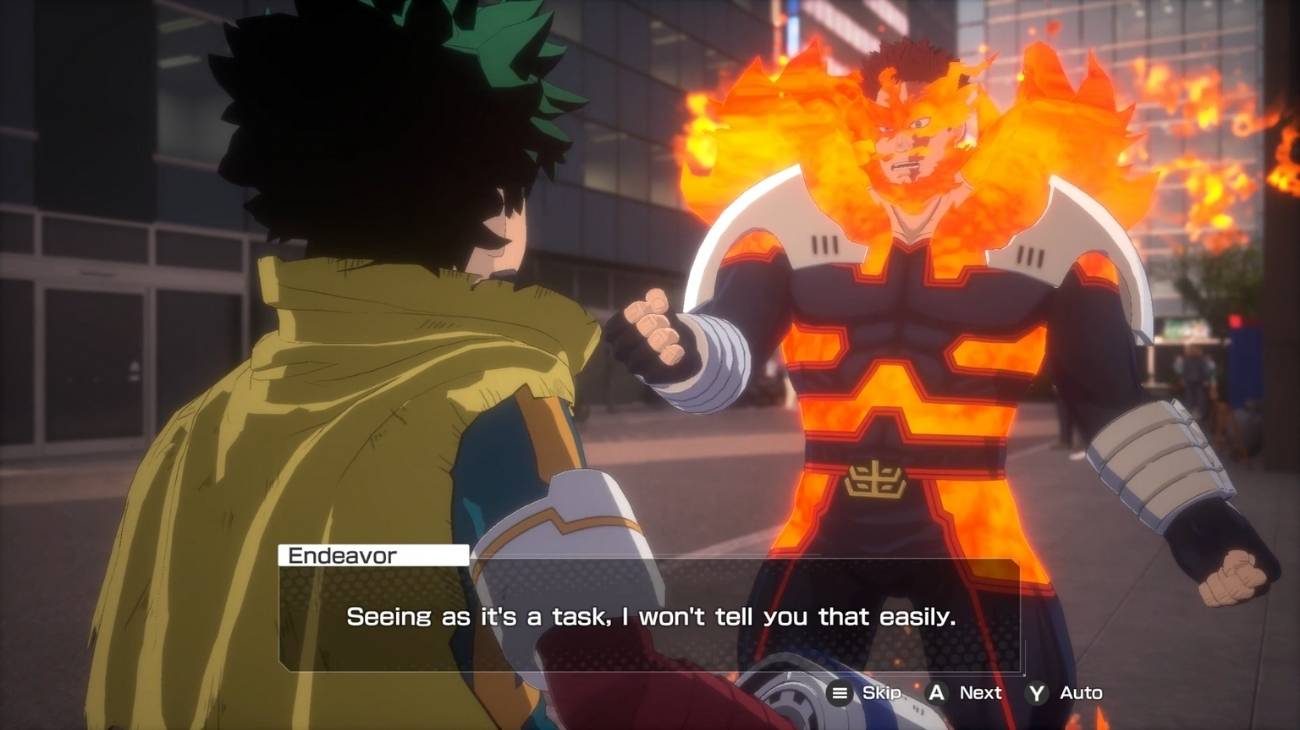Activate auto-advance via the Auto label
The height and width of the screenshot is (730, 1300).
(1082, 692)
